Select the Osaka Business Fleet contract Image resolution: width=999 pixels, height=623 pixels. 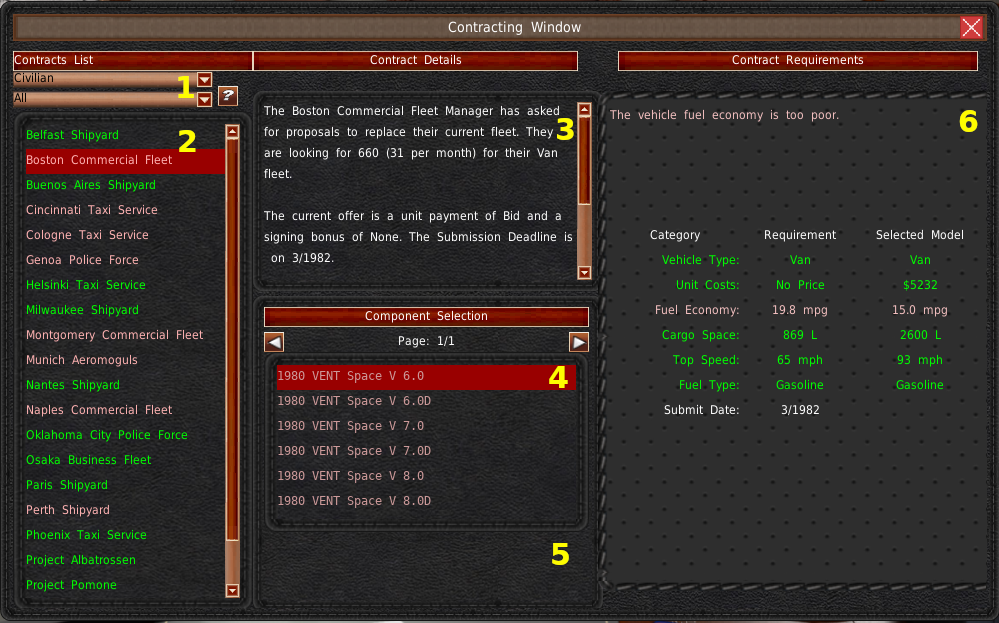[x=89, y=460]
